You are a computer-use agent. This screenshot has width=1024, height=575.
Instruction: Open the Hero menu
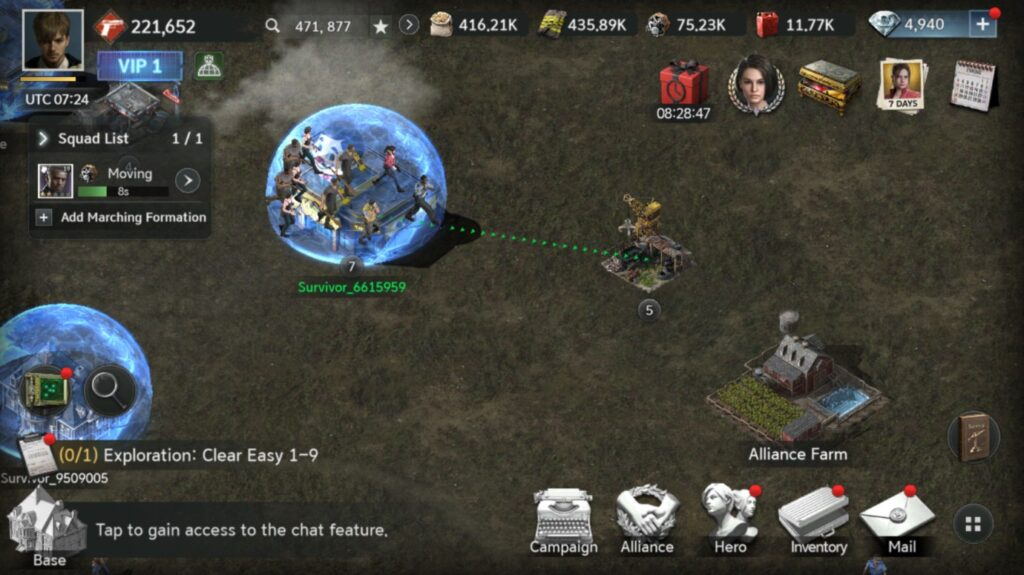click(x=730, y=520)
